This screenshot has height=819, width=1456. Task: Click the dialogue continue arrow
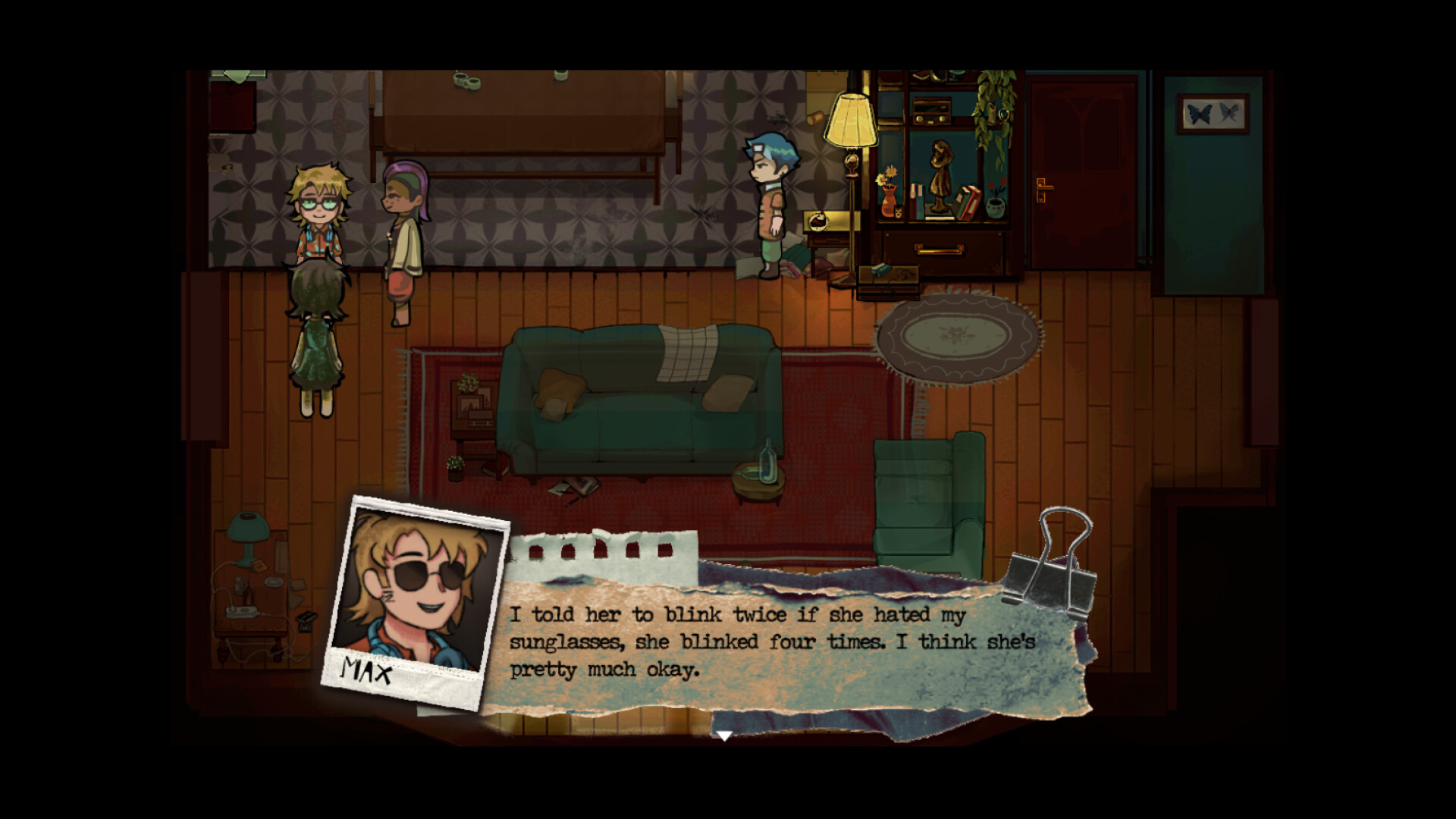(x=724, y=736)
